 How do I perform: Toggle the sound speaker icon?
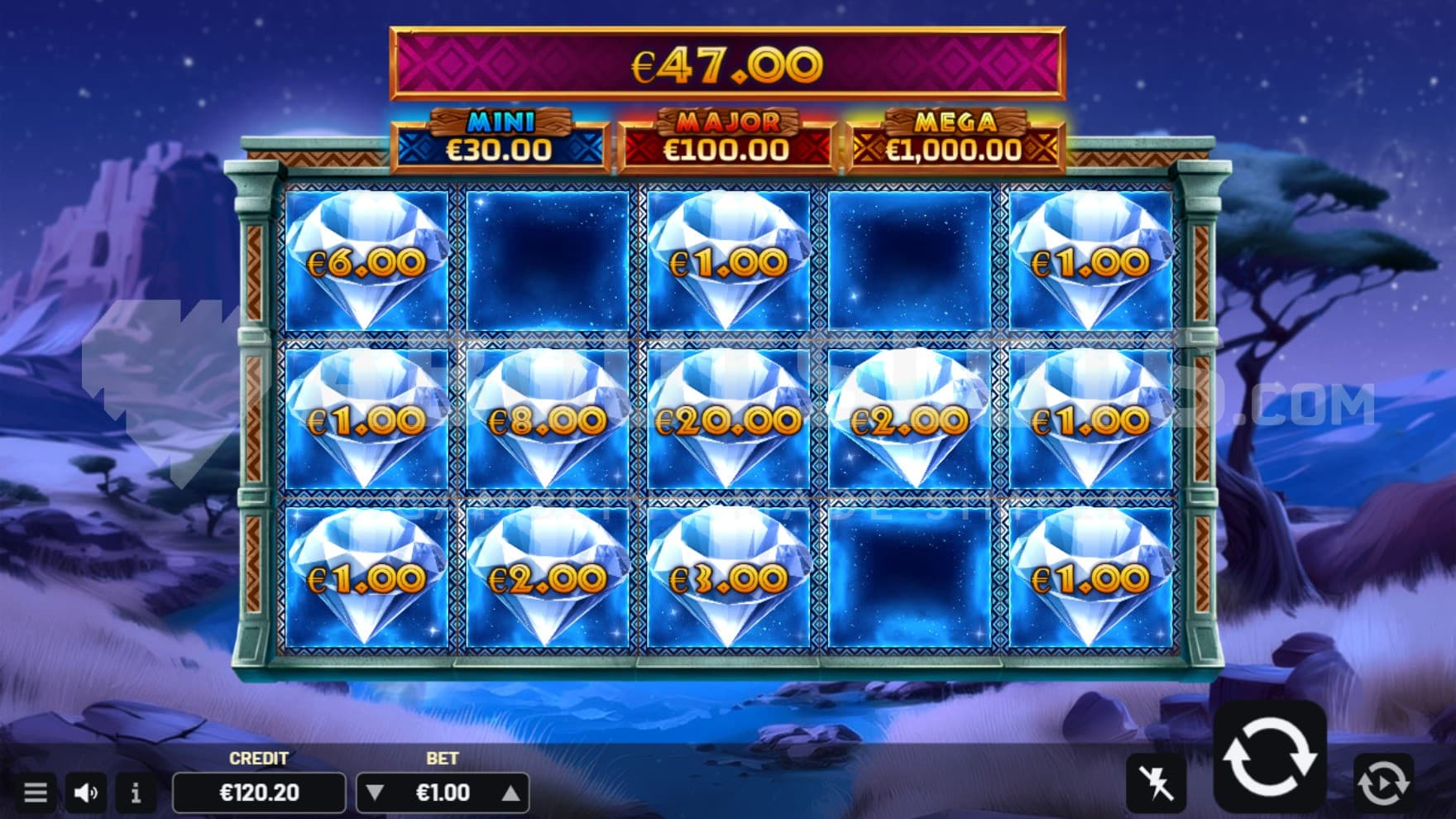pyautogui.click(x=86, y=793)
